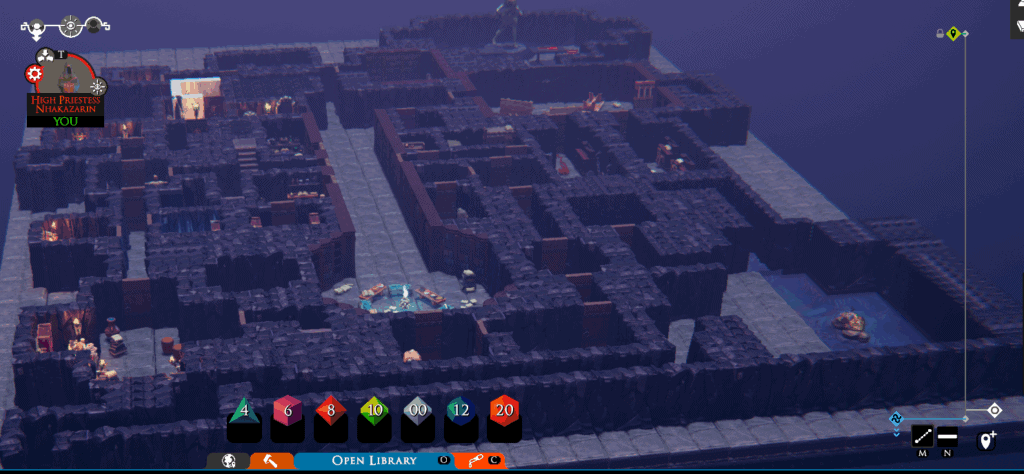Roll the blue d12 die
1024x474 pixels.
pyautogui.click(x=461, y=411)
